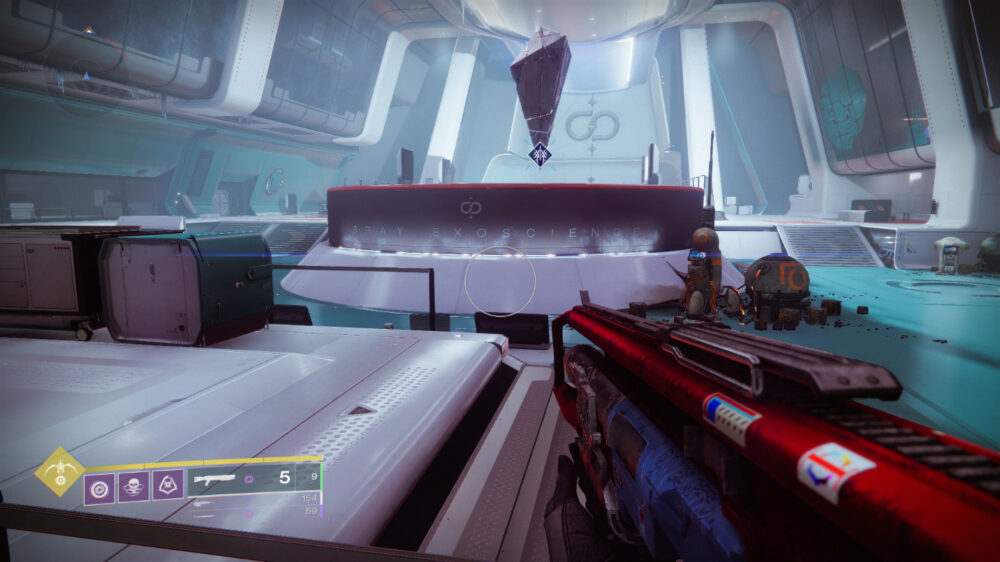Viewport: 1000px width, 562px height.
Task: Use the hooded class ability icon
Action: click(167, 486)
